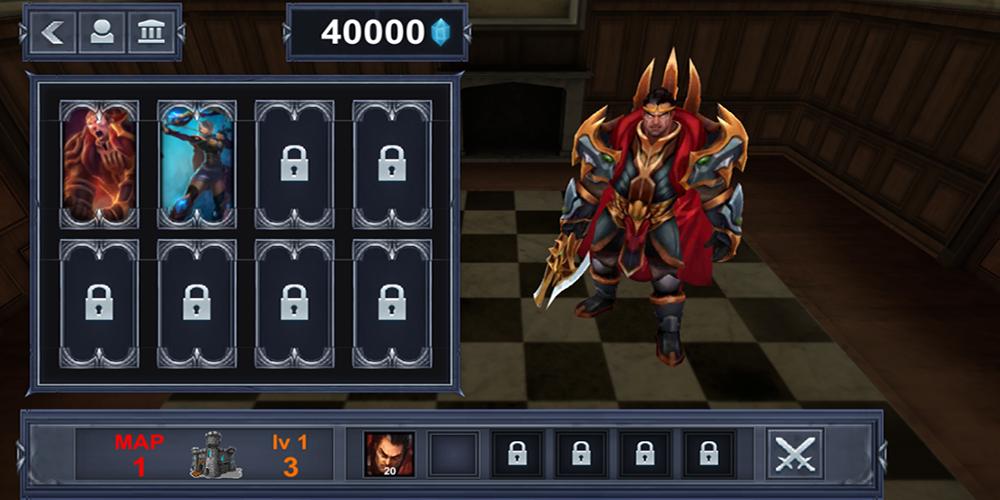Open the bank building icon
The image size is (1000, 500).
coord(151,32)
